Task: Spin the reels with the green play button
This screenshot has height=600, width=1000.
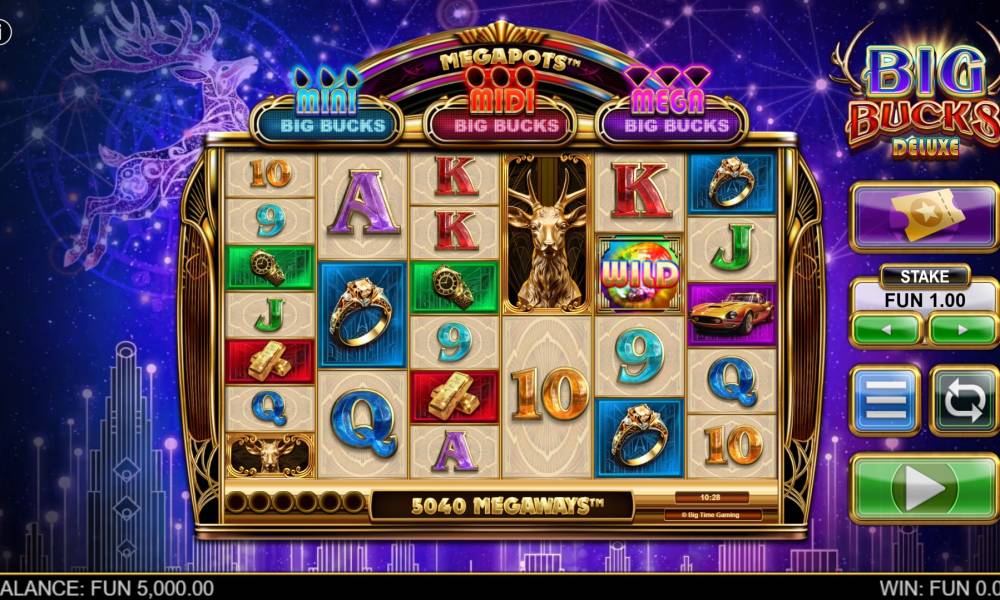Action: coord(923,489)
